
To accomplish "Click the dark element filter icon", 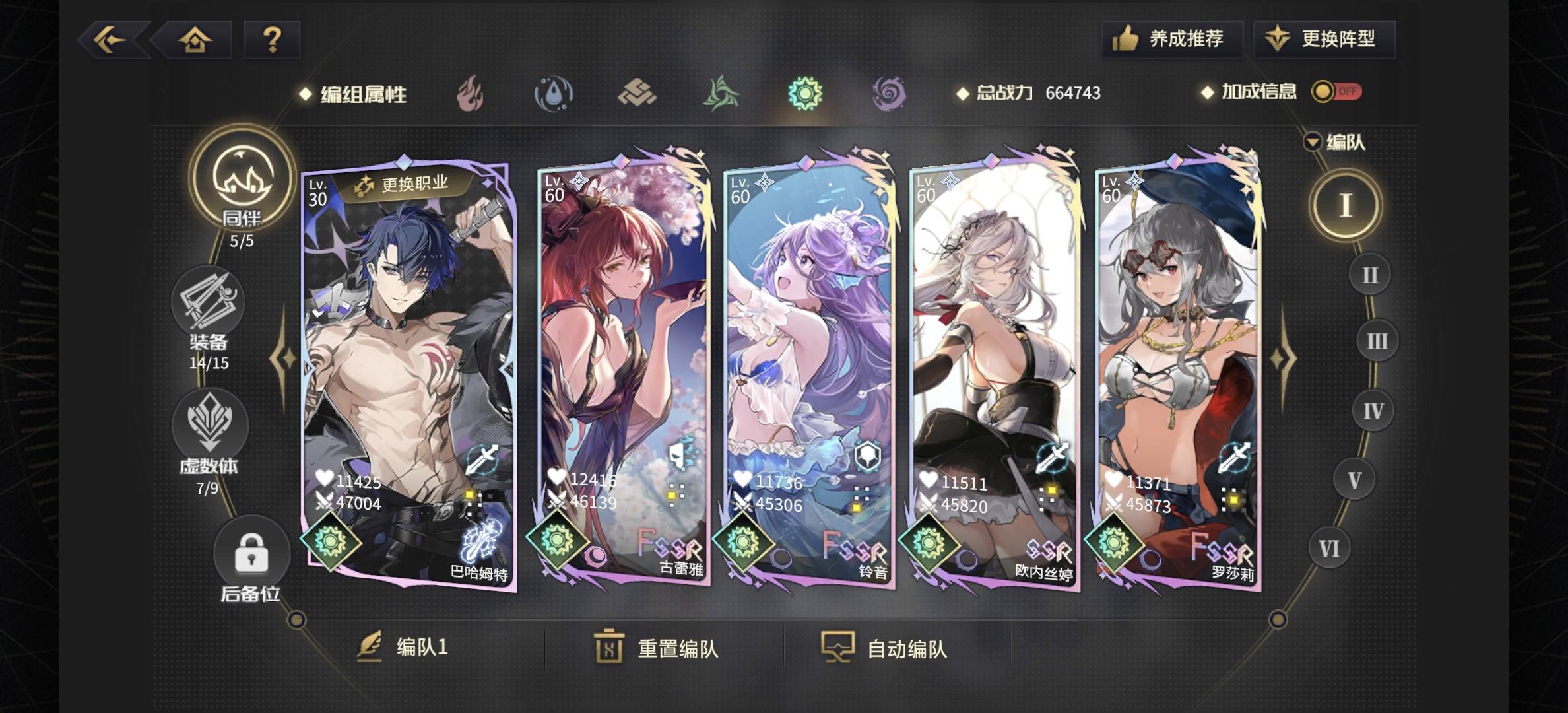I will (x=888, y=94).
